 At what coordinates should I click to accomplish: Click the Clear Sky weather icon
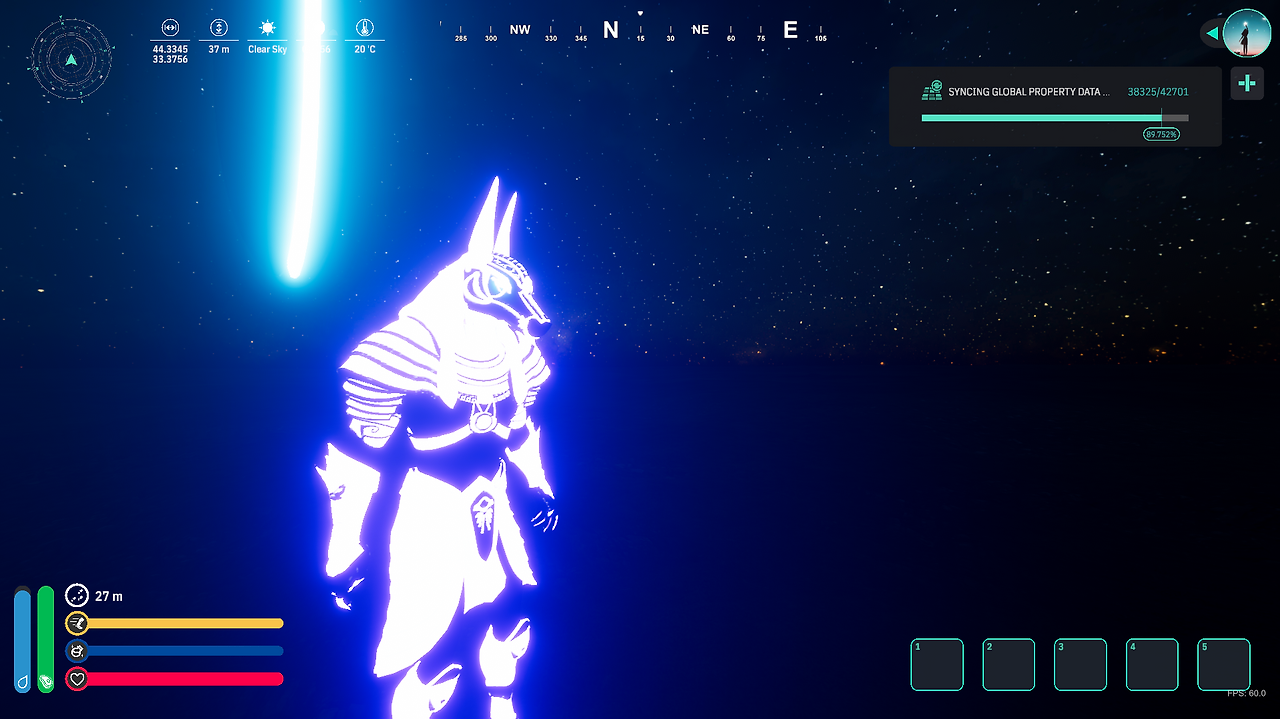click(x=267, y=28)
